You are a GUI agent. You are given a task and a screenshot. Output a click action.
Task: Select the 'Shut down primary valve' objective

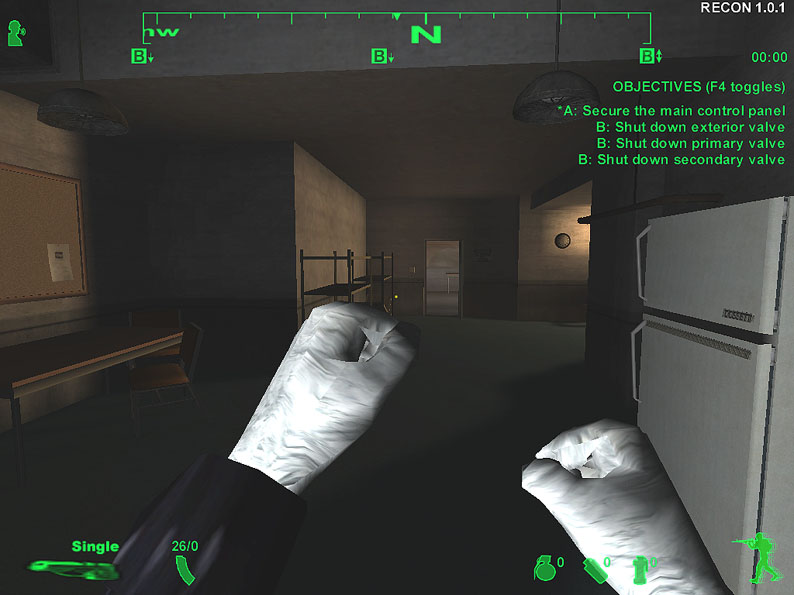690,143
